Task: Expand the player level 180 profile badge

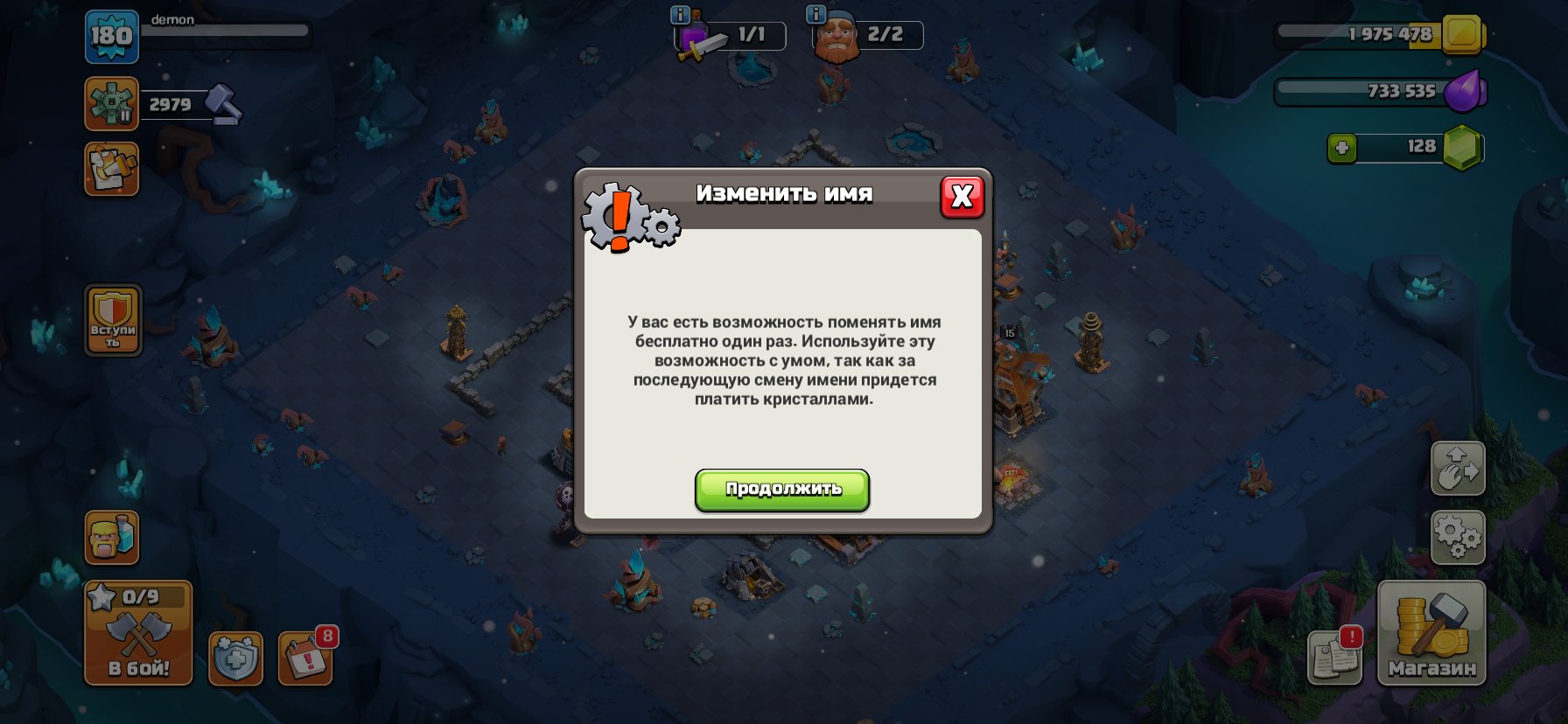Action: coord(111,38)
